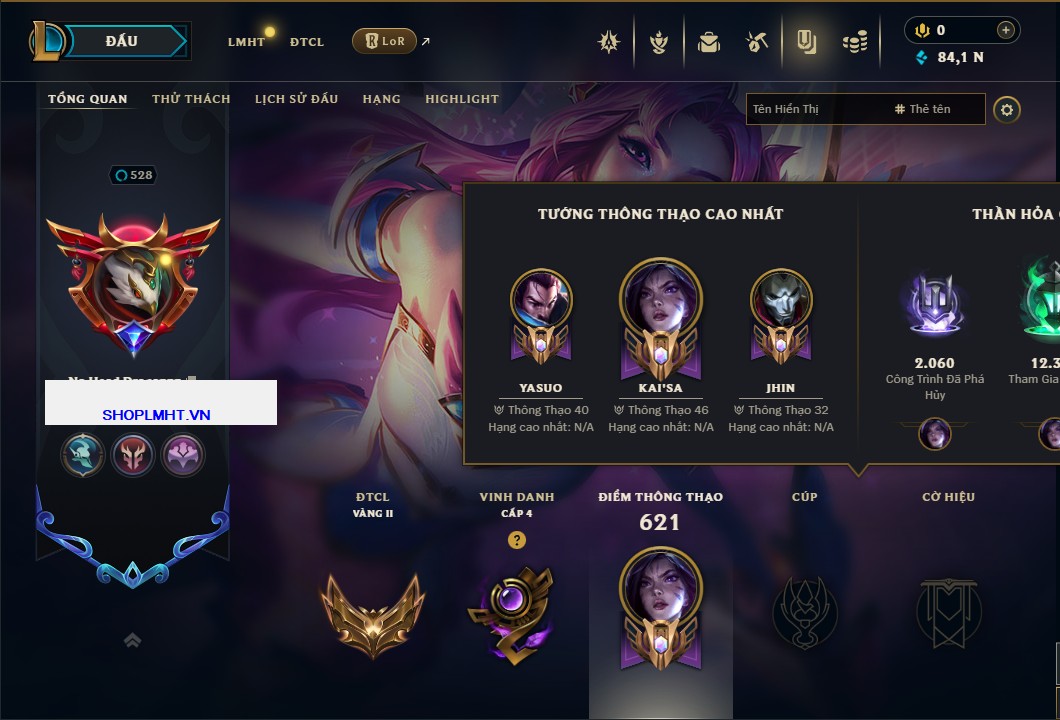The width and height of the screenshot is (1060, 720).
Task: Add RP with the plus button
Action: (x=1006, y=30)
